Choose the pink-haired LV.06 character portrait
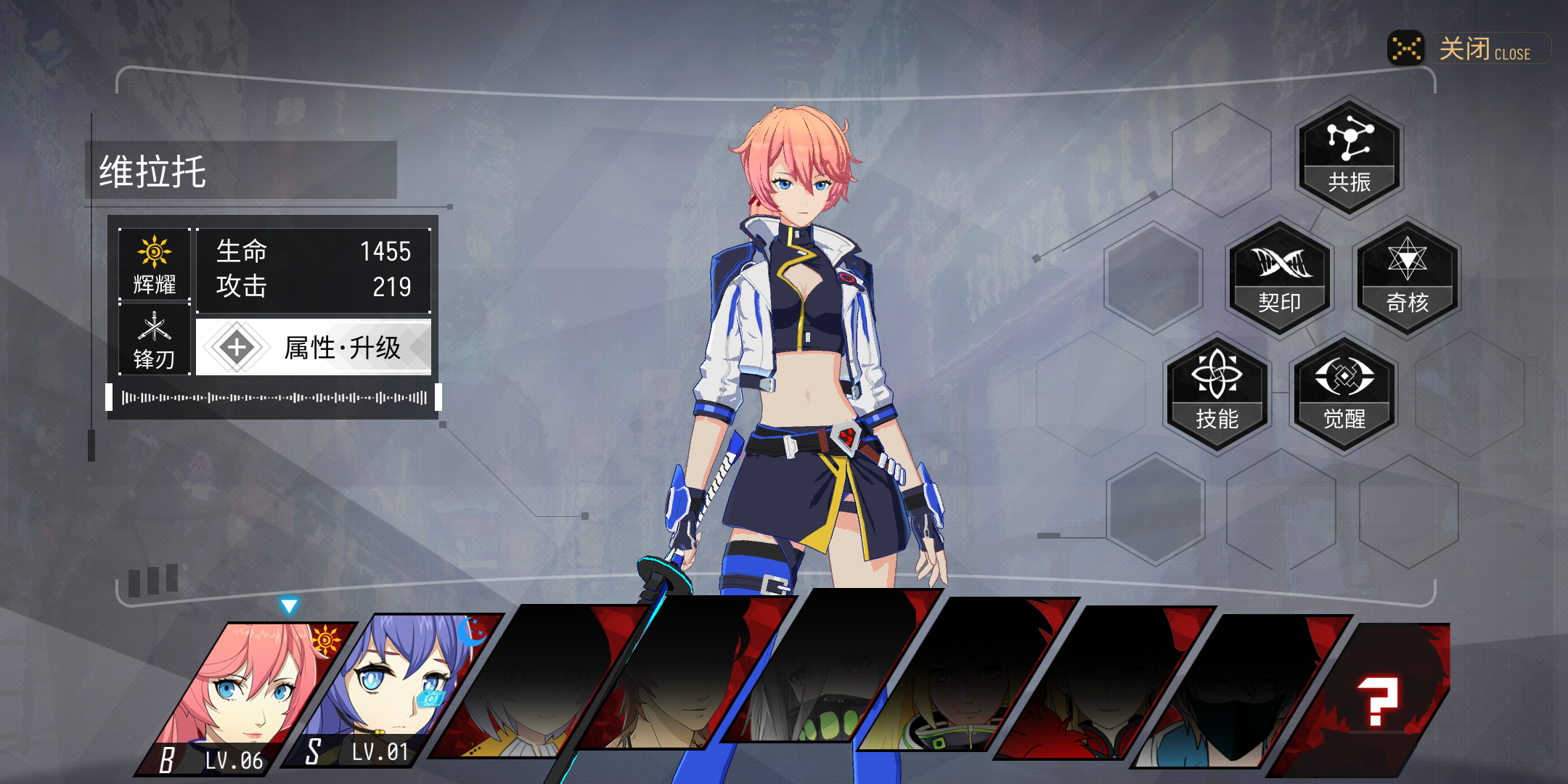Viewport: 1568px width, 784px height. click(243, 693)
